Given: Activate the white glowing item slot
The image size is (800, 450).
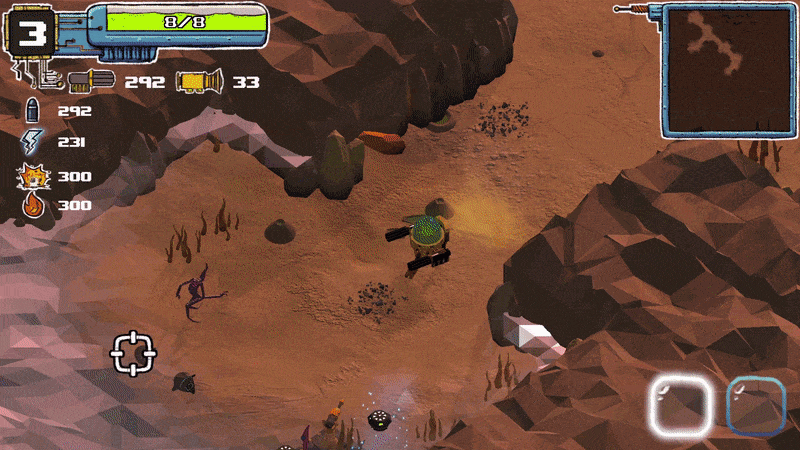Looking at the screenshot, I should (682, 406).
